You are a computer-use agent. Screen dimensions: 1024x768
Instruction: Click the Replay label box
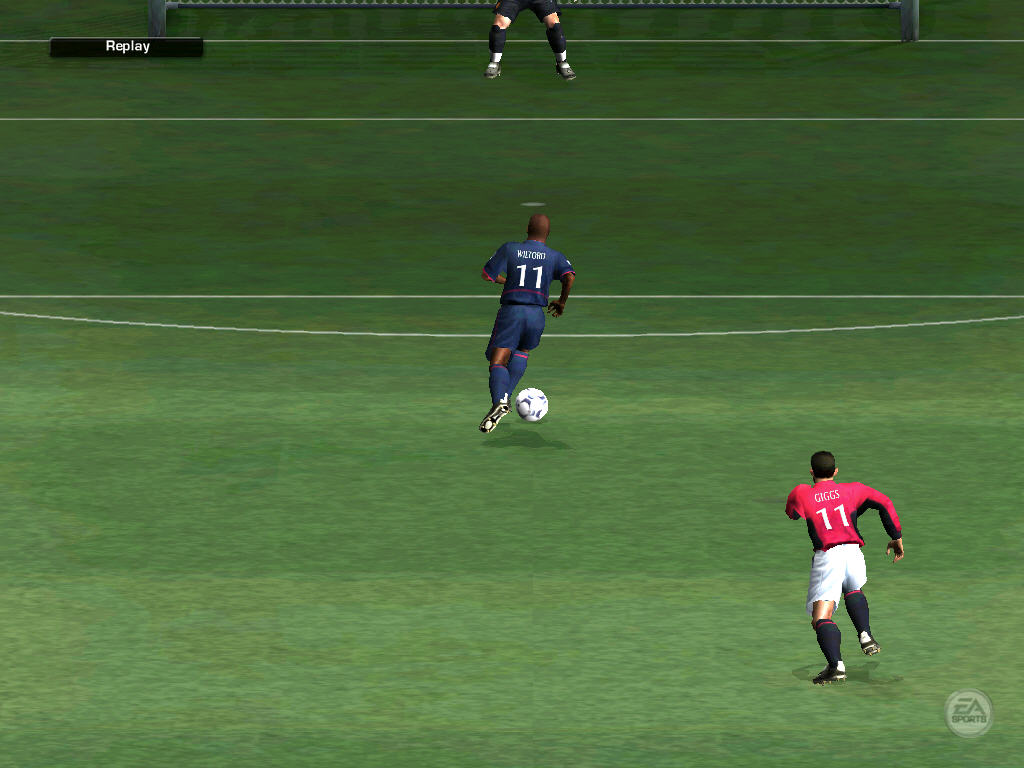coord(127,47)
